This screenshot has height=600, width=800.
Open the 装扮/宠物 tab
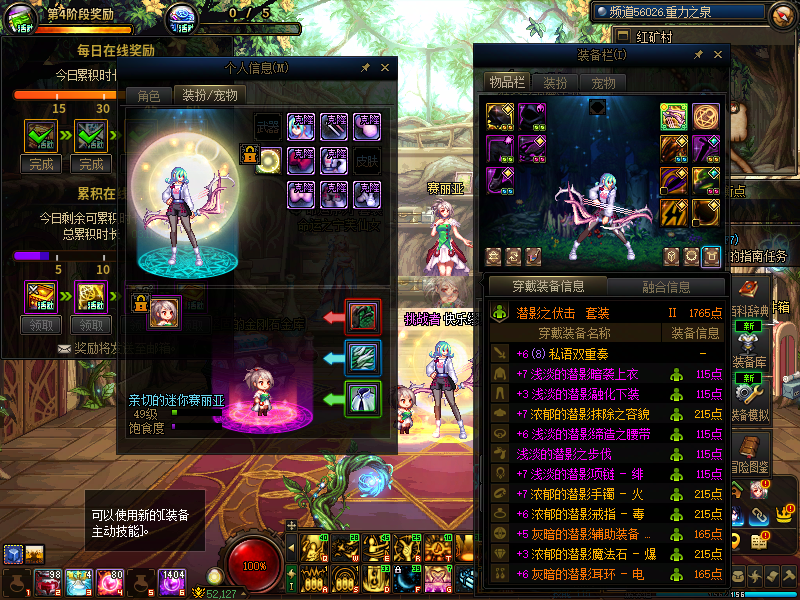(209, 96)
